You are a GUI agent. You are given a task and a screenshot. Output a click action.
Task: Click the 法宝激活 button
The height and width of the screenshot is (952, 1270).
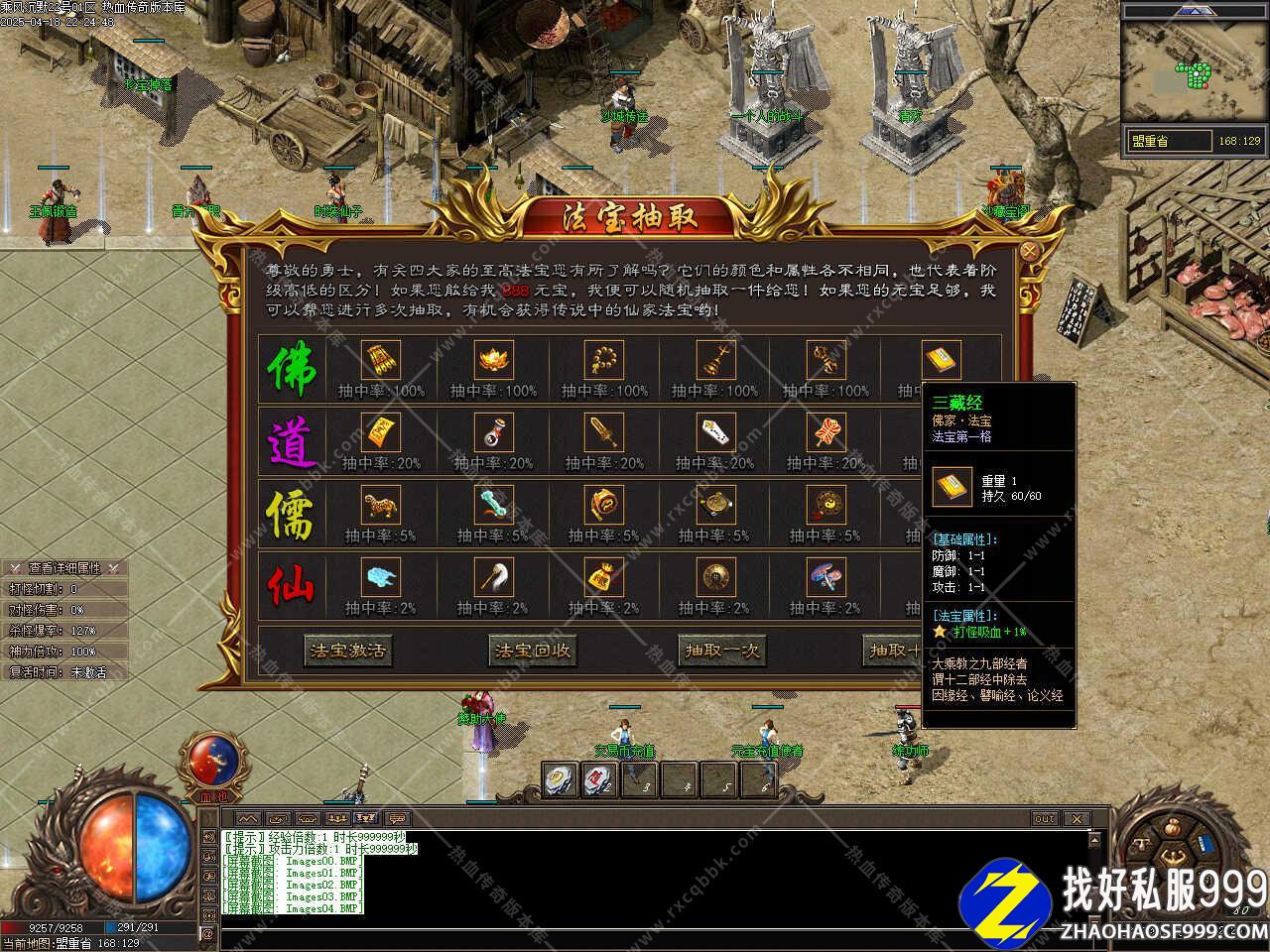[346, 651]
